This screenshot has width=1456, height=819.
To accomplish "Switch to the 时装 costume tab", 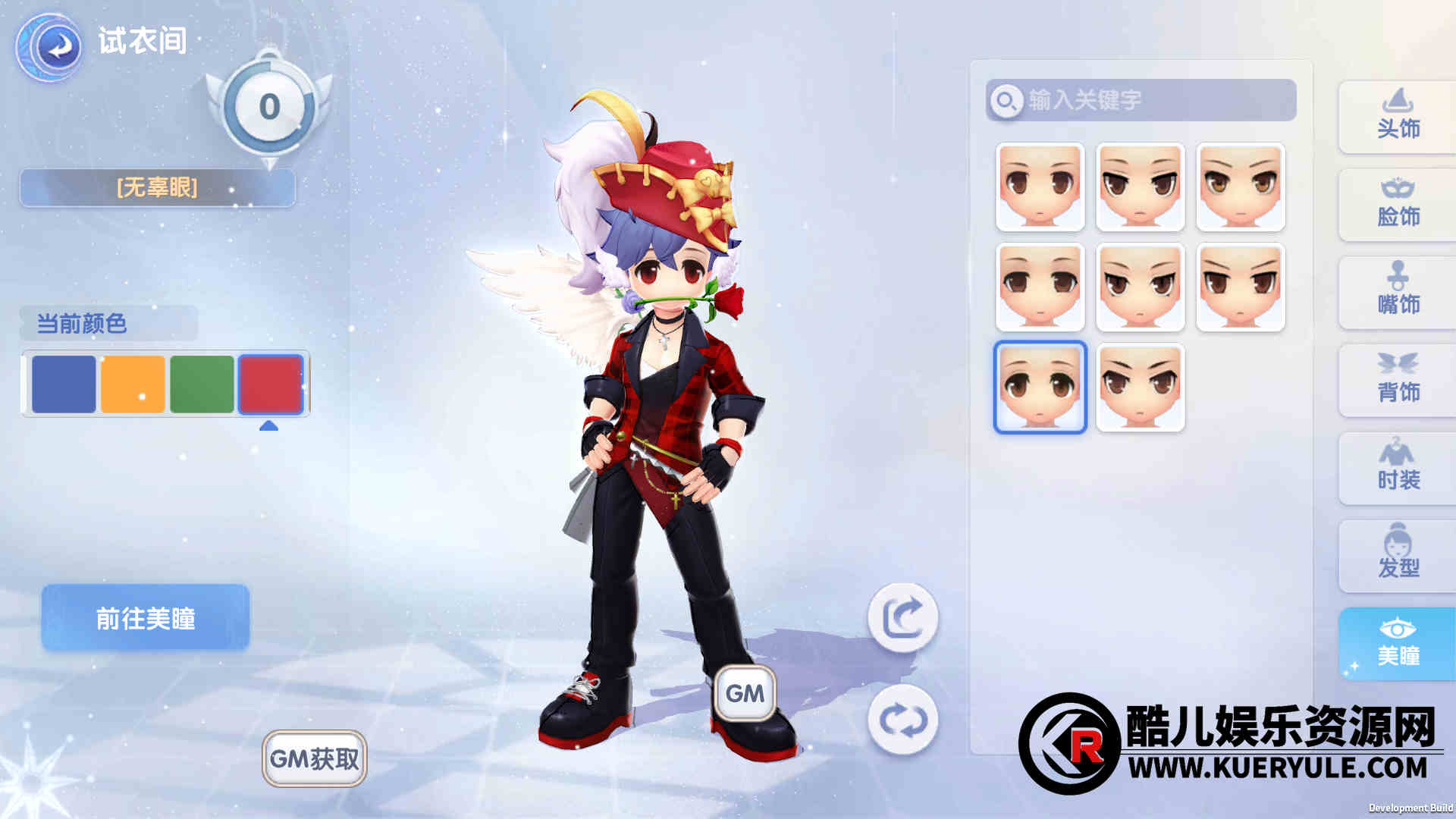I will coord(1398,469).
